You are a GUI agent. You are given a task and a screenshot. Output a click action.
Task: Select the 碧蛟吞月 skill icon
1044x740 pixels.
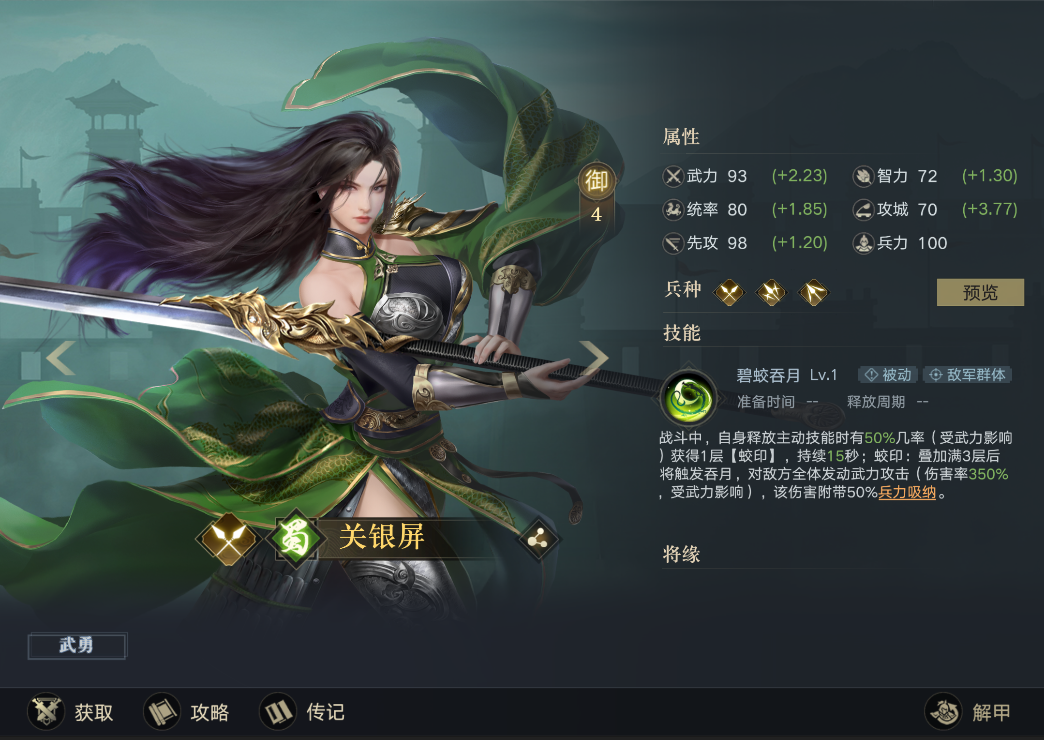click(x=689, y=397)
